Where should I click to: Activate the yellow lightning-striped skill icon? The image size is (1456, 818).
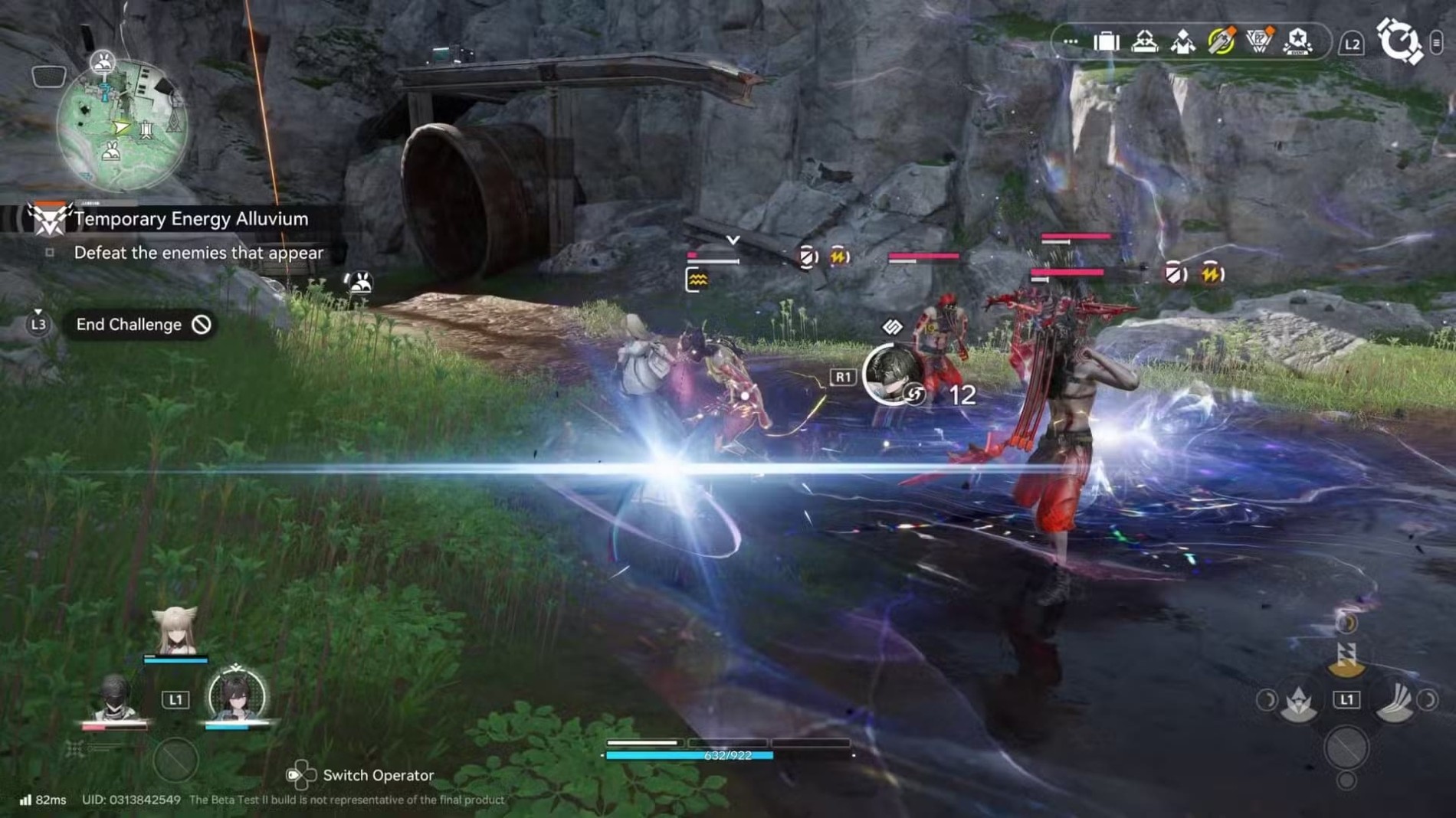coord(1346,657)
